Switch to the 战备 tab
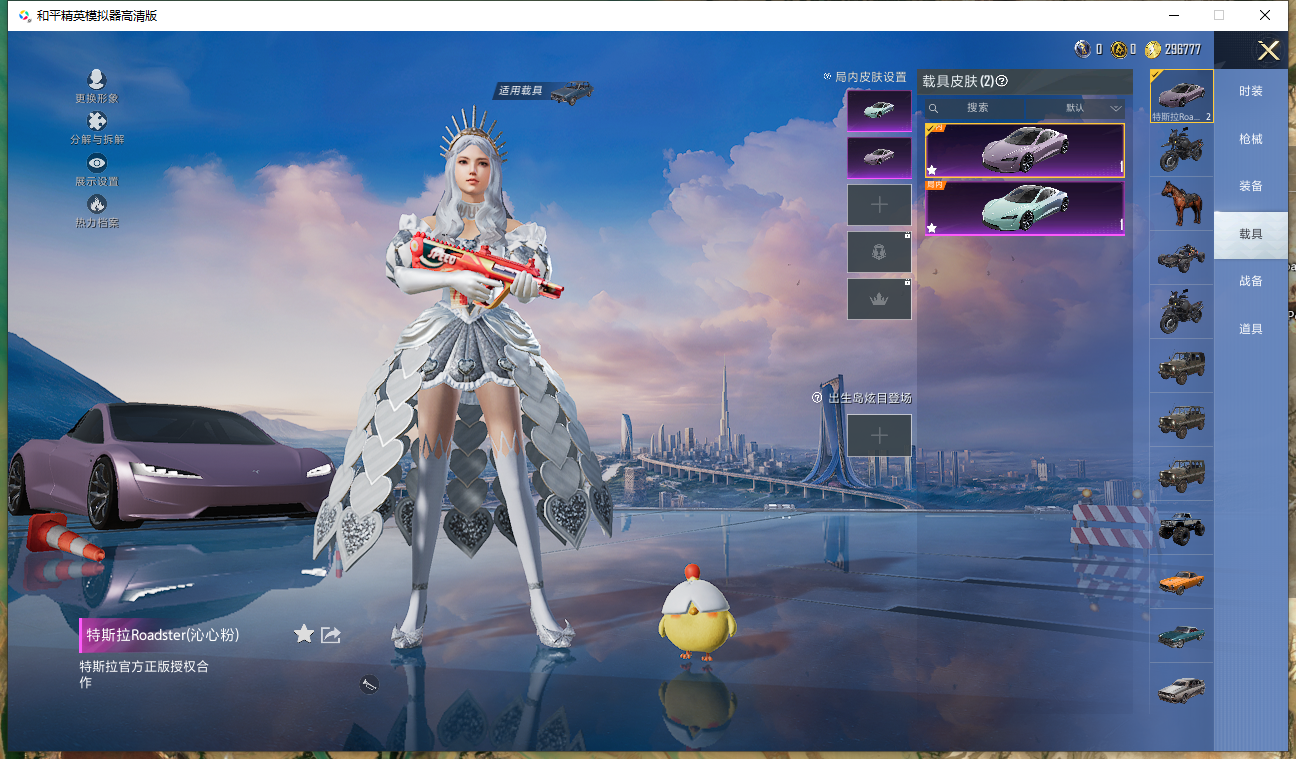Image resolution: width=1296 pixels, height=759 pixels. tap(1250, 281)
